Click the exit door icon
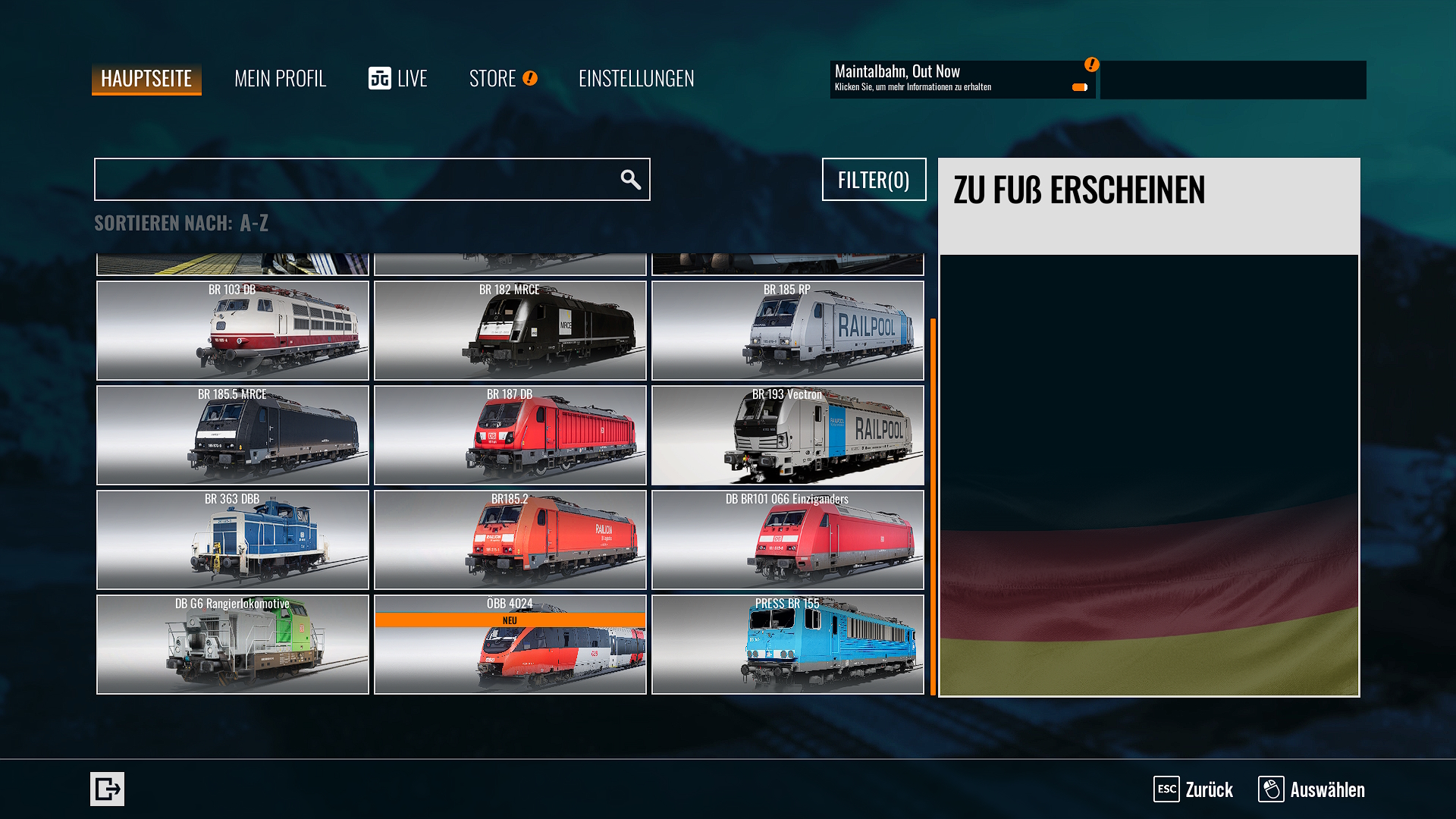The width and height of the screenshot is (1456, 819). (x=107, y=789)
